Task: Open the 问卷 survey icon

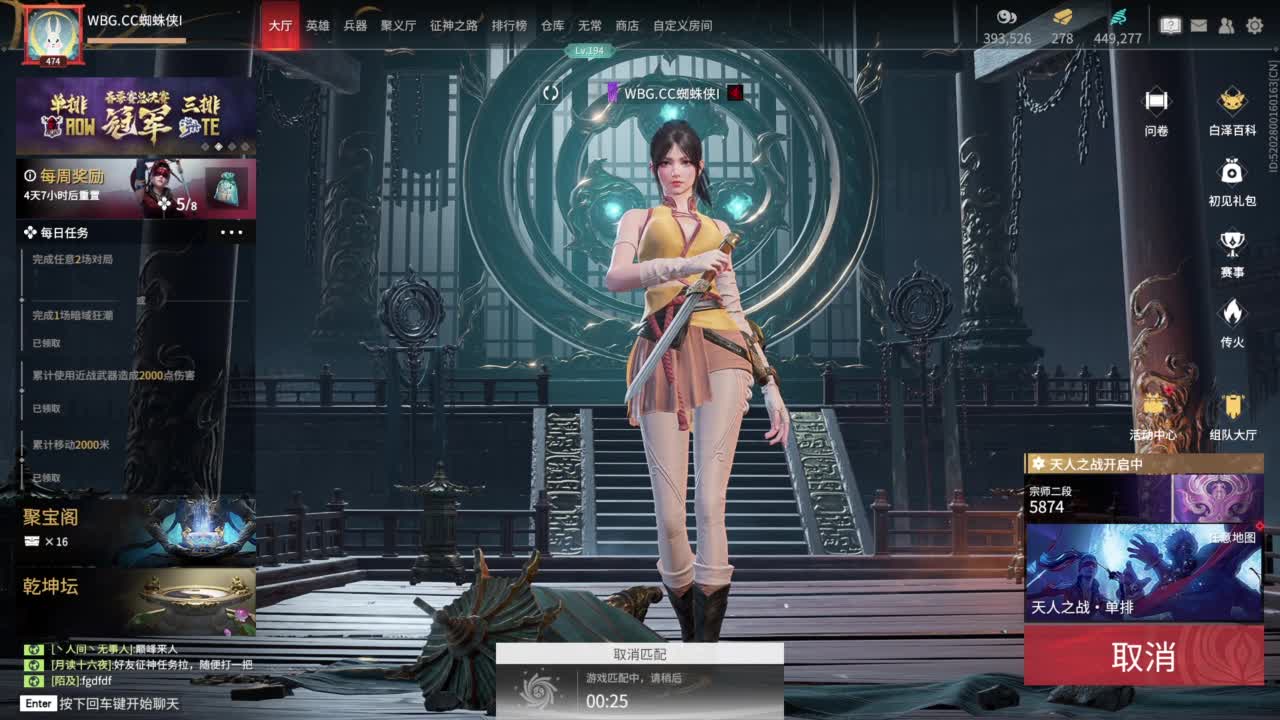Action: point(1158,100)
